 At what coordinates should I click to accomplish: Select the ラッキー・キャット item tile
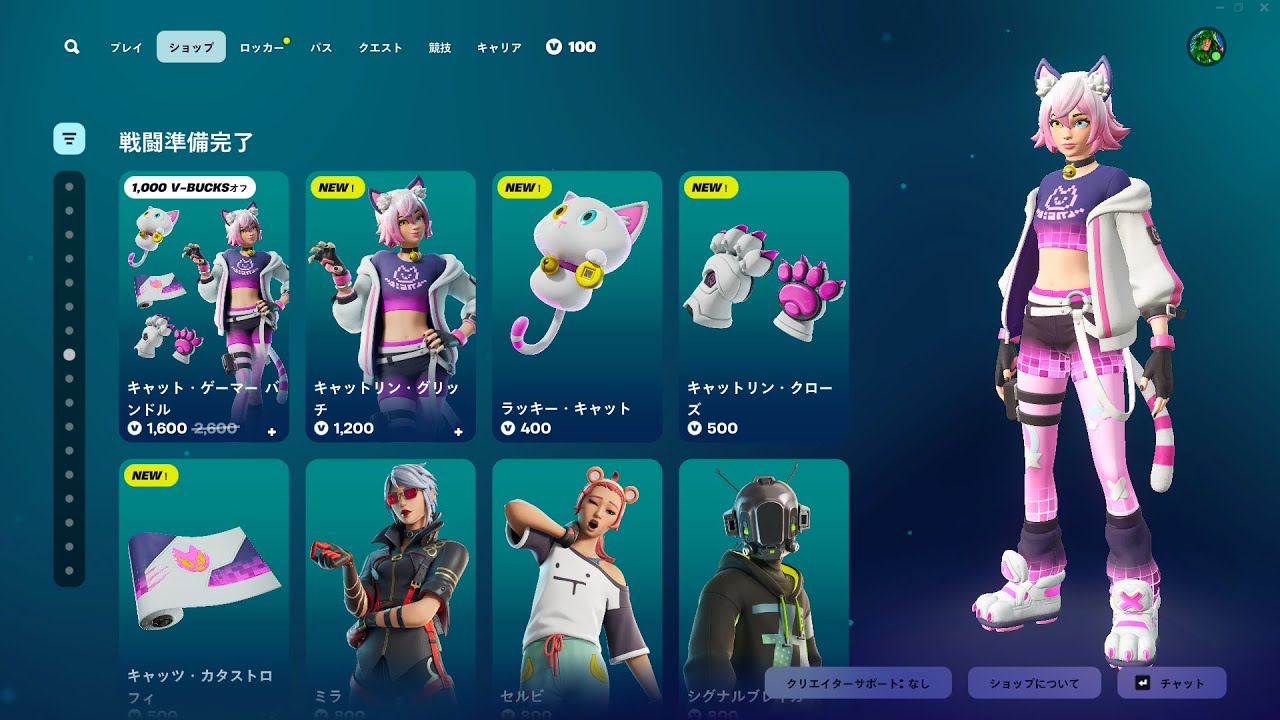tap(577, 306)
